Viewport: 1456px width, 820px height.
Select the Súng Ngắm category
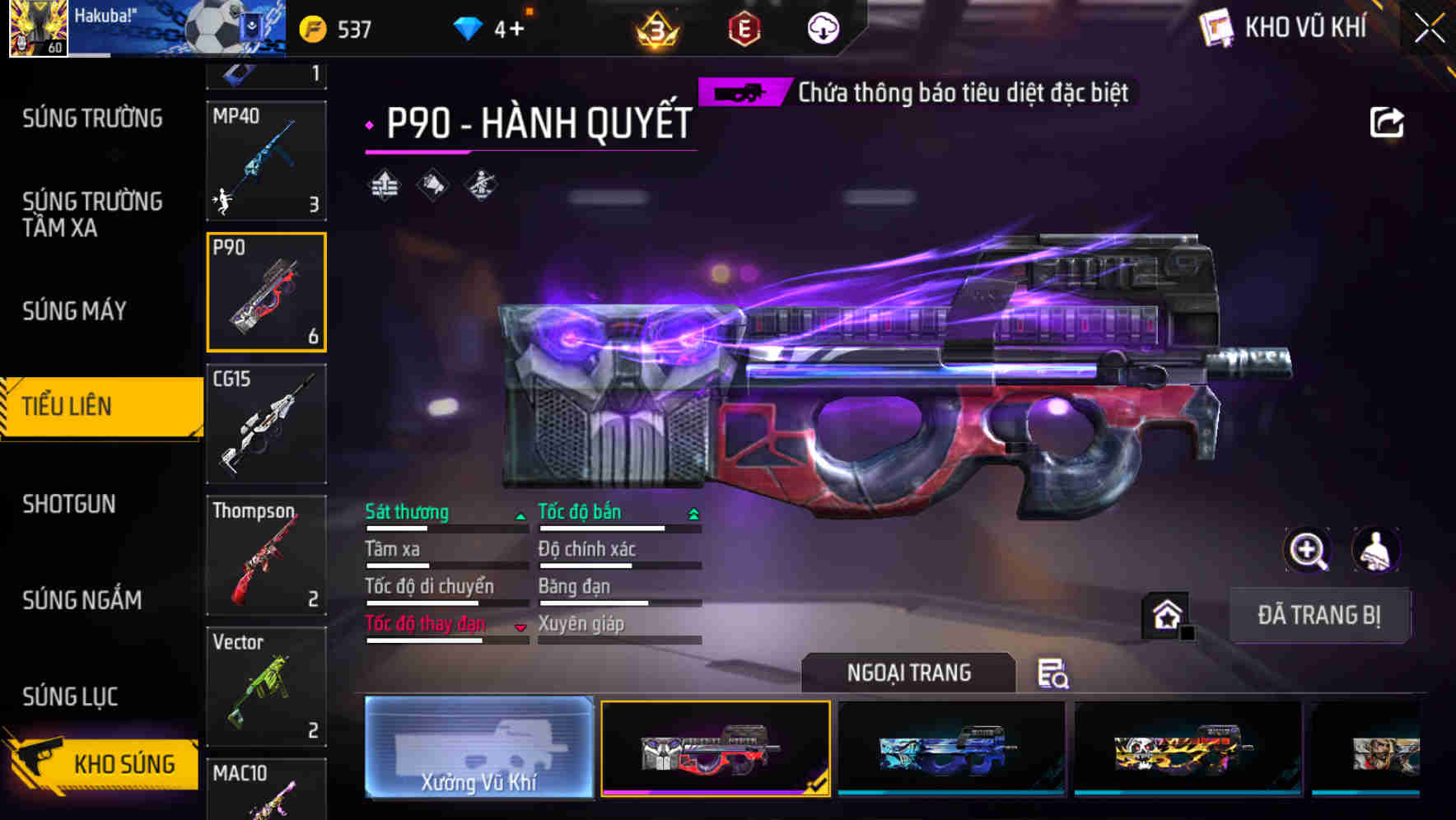pyautogui.click(x=82, y=600)
